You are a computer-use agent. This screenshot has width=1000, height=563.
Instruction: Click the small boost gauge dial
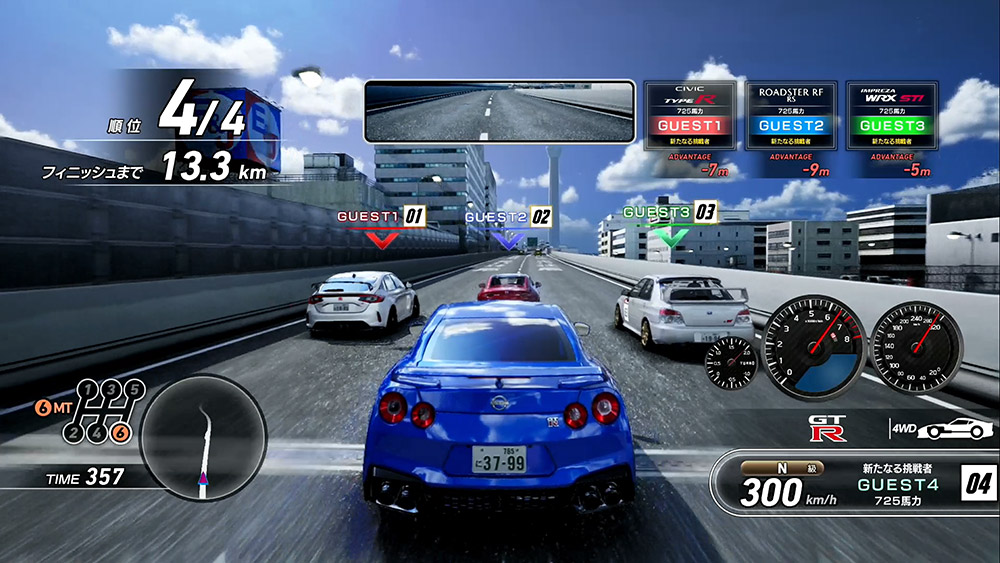point(730,365)
